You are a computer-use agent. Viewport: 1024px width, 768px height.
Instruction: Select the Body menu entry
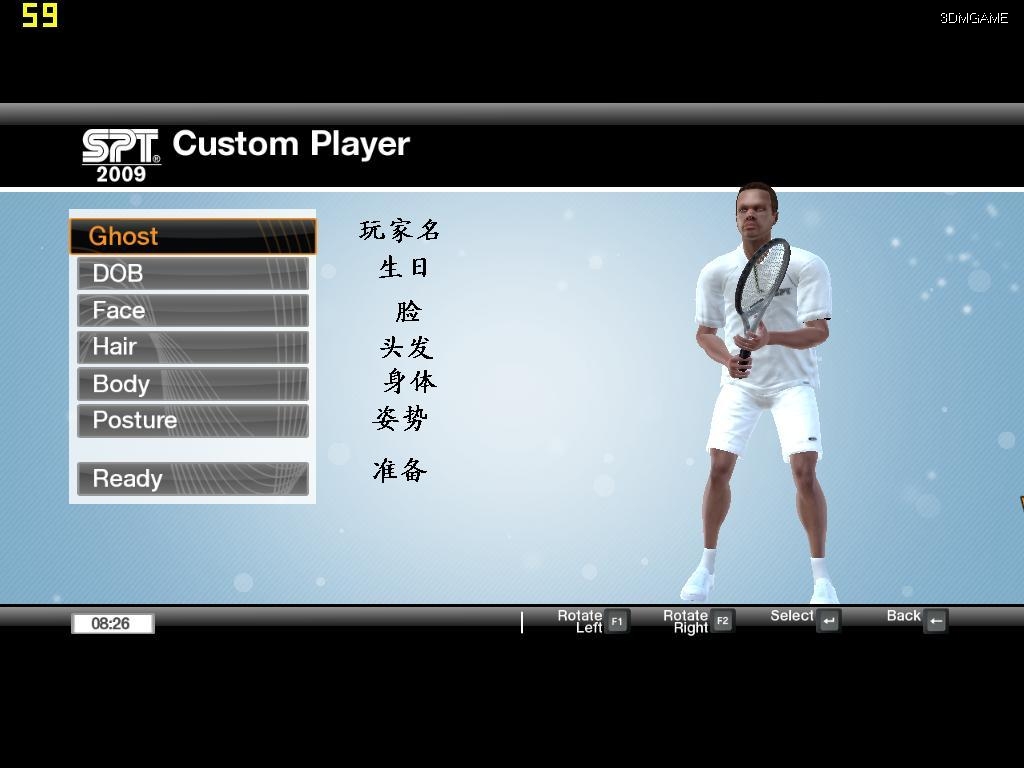click(192, 384)
